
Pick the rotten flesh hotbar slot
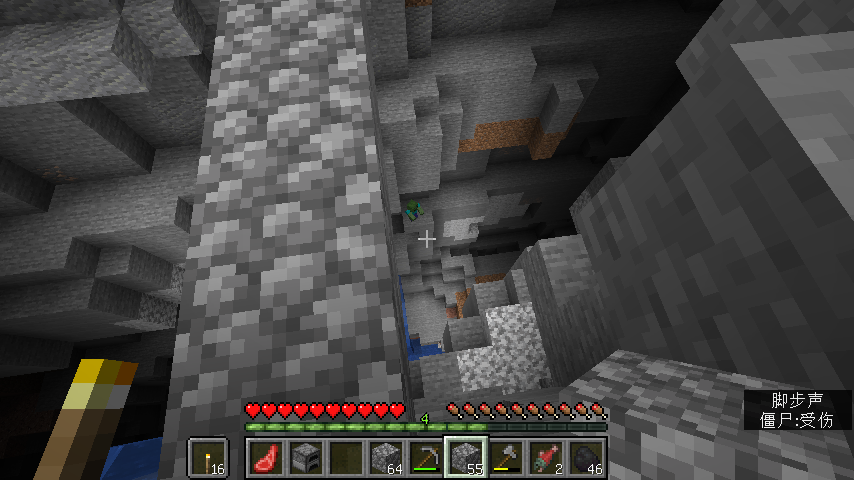pos(545,459)
